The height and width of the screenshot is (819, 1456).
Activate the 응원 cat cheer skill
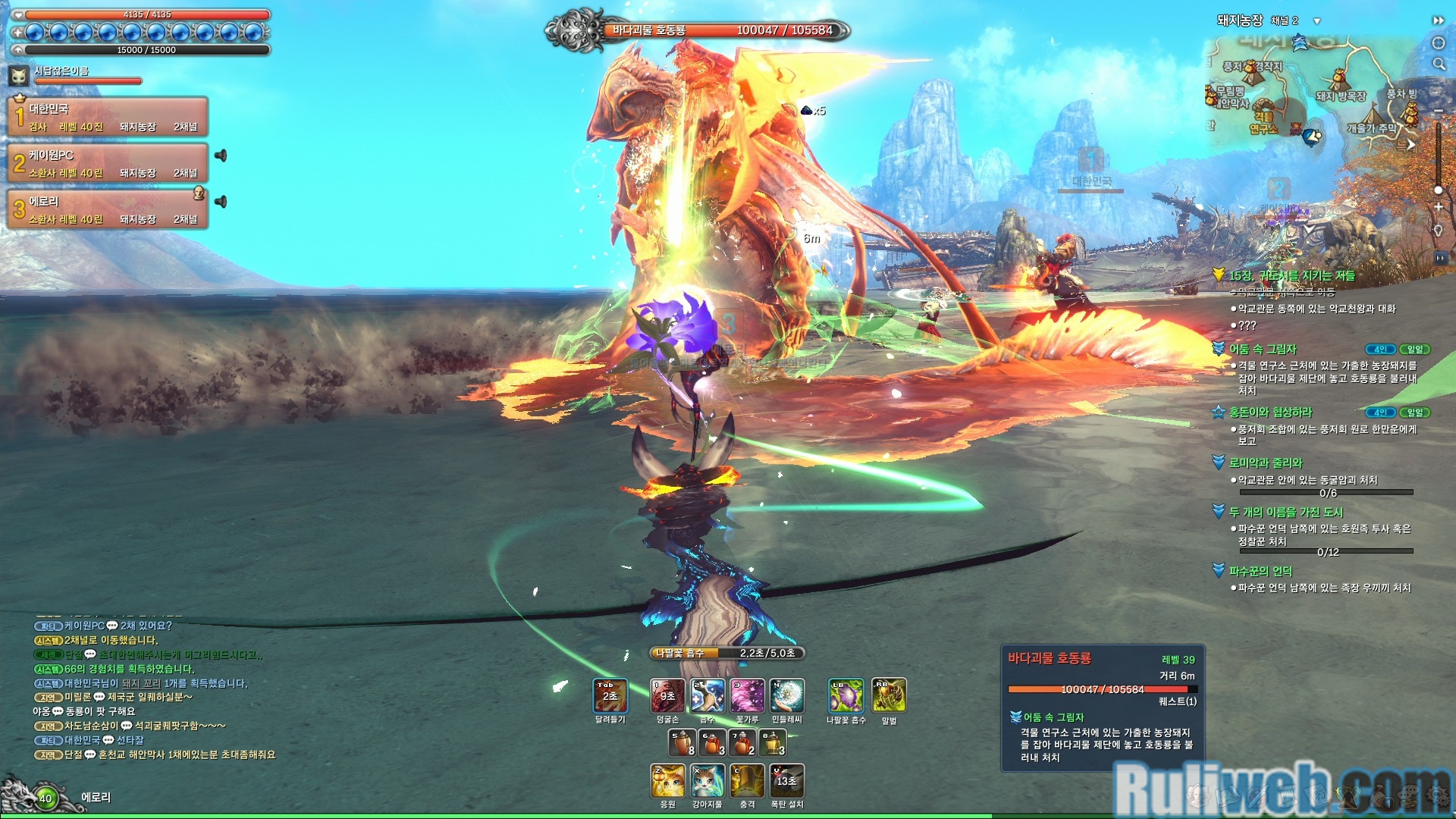(x=667, y=780)
